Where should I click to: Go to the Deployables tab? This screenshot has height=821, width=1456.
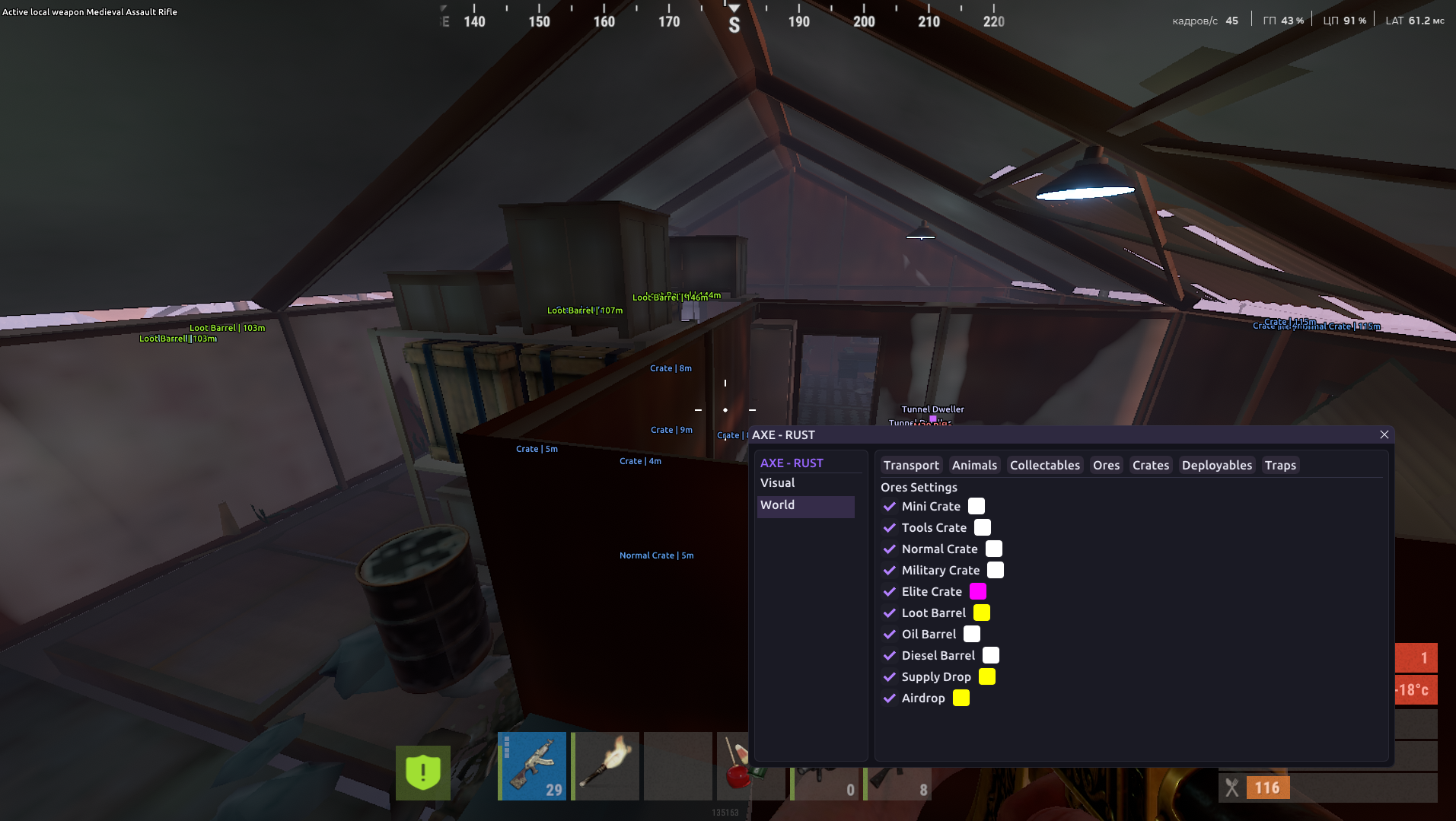(1216, 466)
